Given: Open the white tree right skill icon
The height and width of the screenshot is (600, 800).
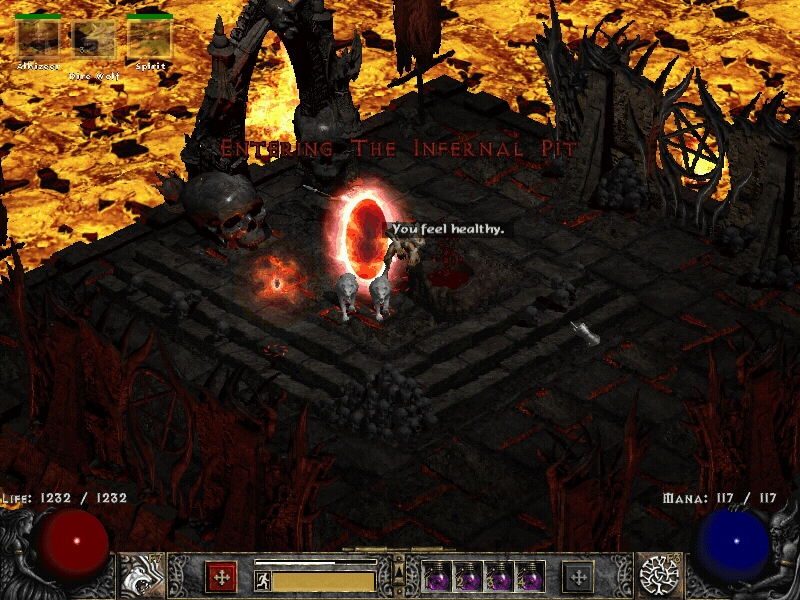Looking at the screenshot, I should (660, 576).
